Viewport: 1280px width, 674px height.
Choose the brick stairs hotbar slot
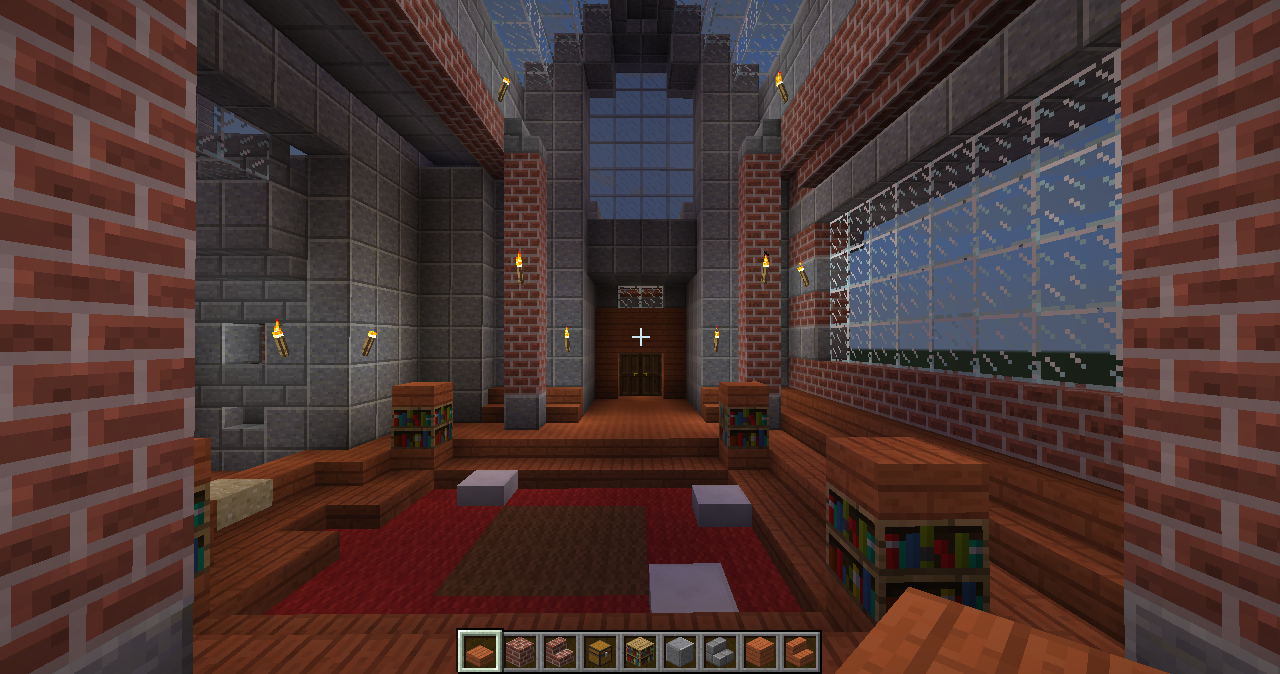click(559, 652)
